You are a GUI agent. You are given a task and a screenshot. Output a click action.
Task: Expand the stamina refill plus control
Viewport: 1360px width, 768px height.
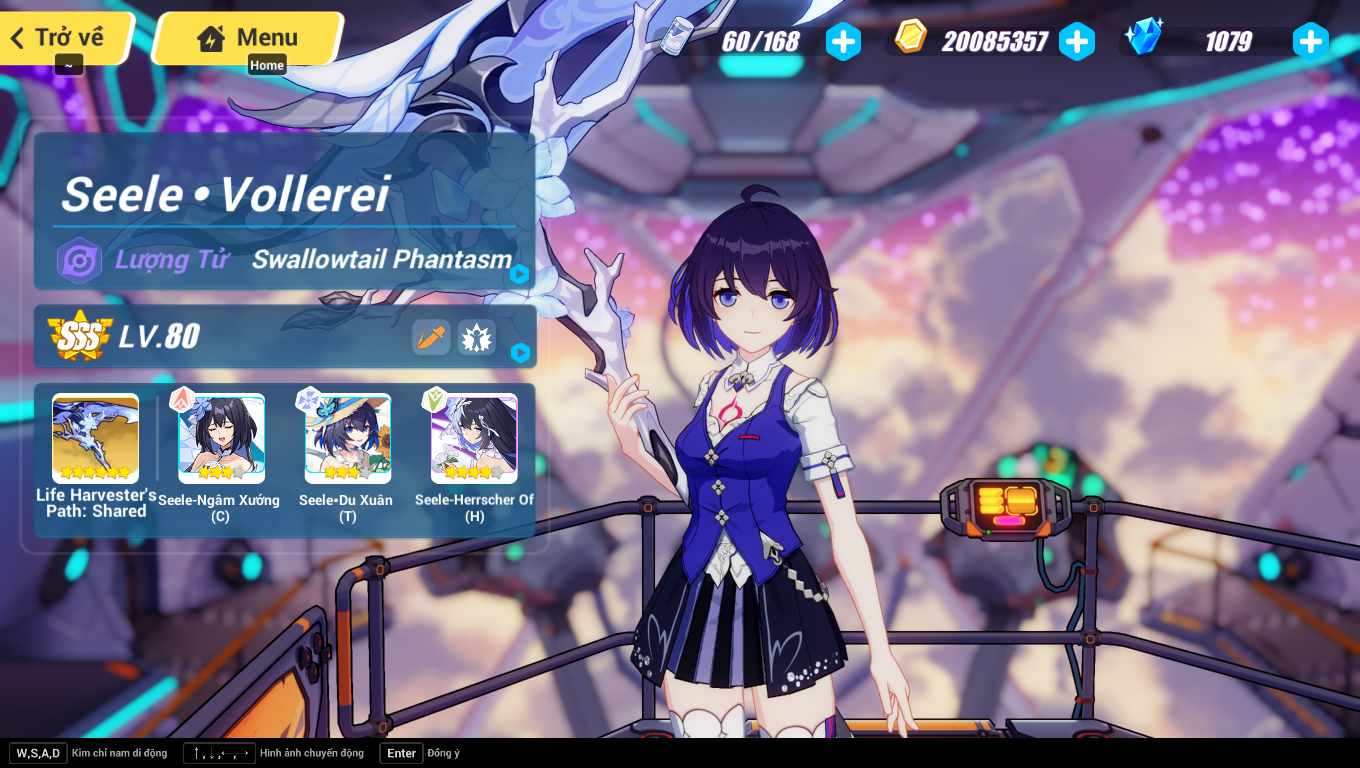[843, 41]
